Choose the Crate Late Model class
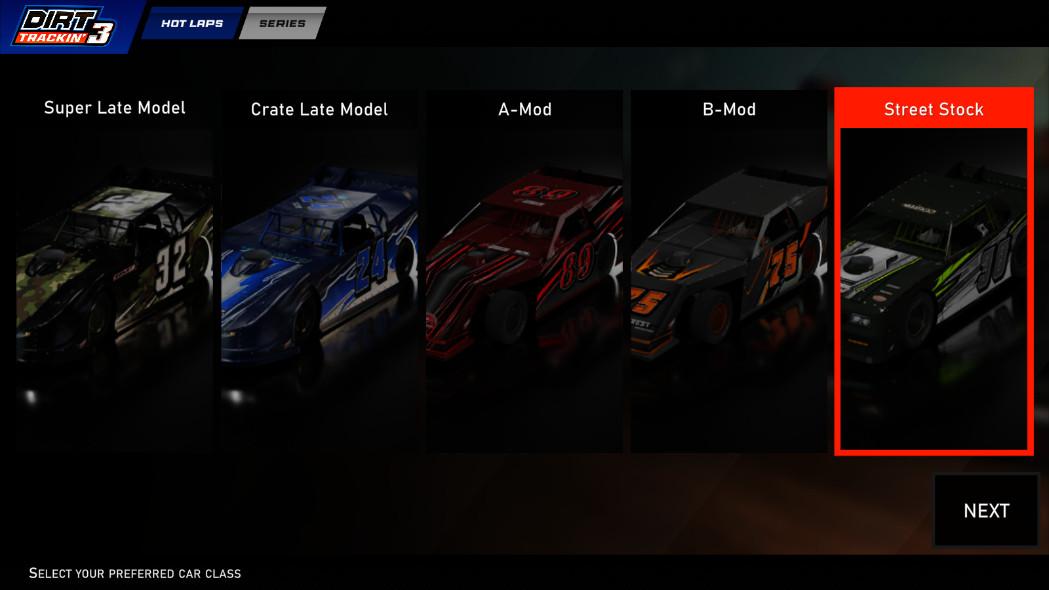 tap(319, 270)
